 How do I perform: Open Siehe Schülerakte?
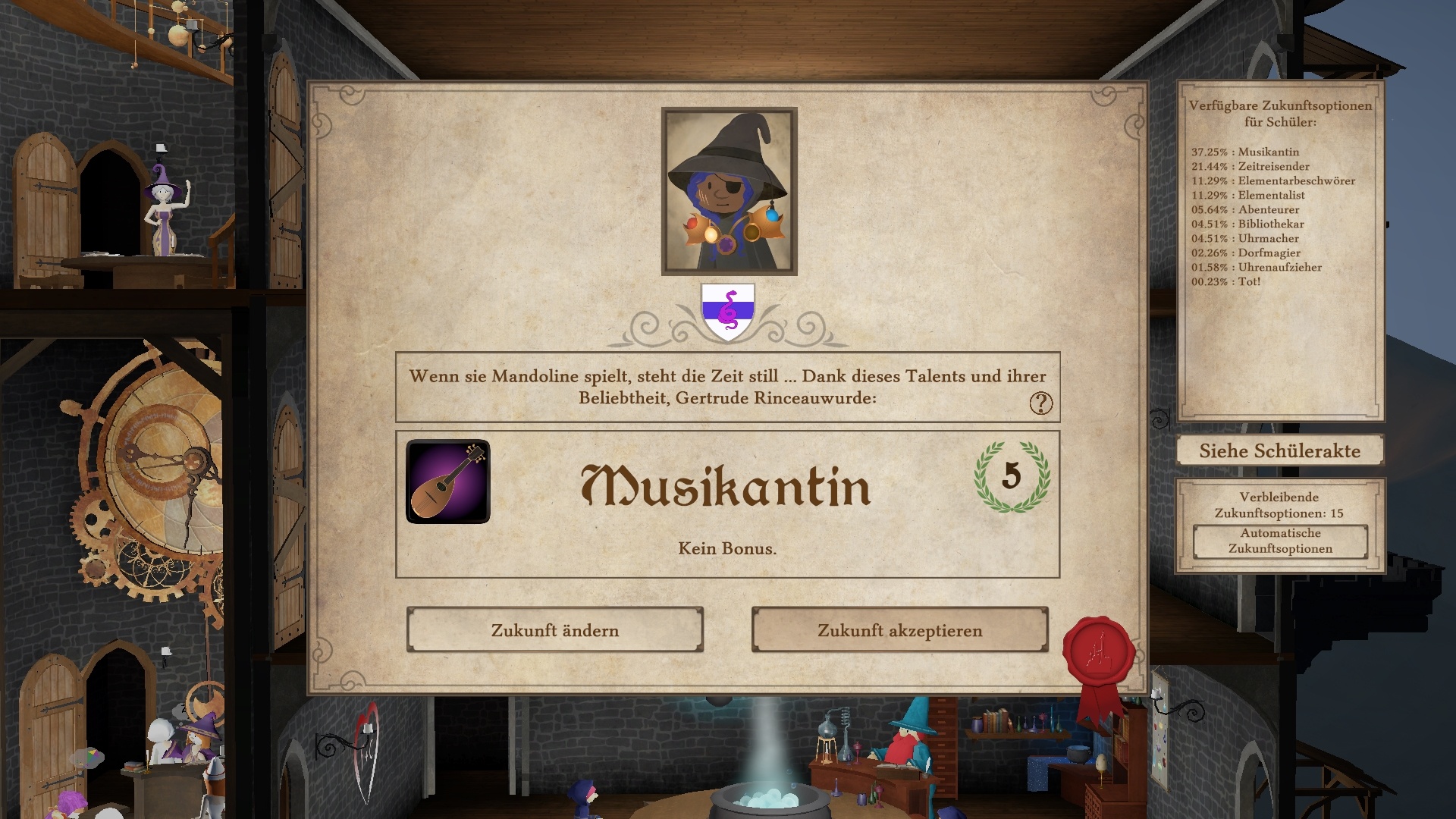coord(1279,450)
